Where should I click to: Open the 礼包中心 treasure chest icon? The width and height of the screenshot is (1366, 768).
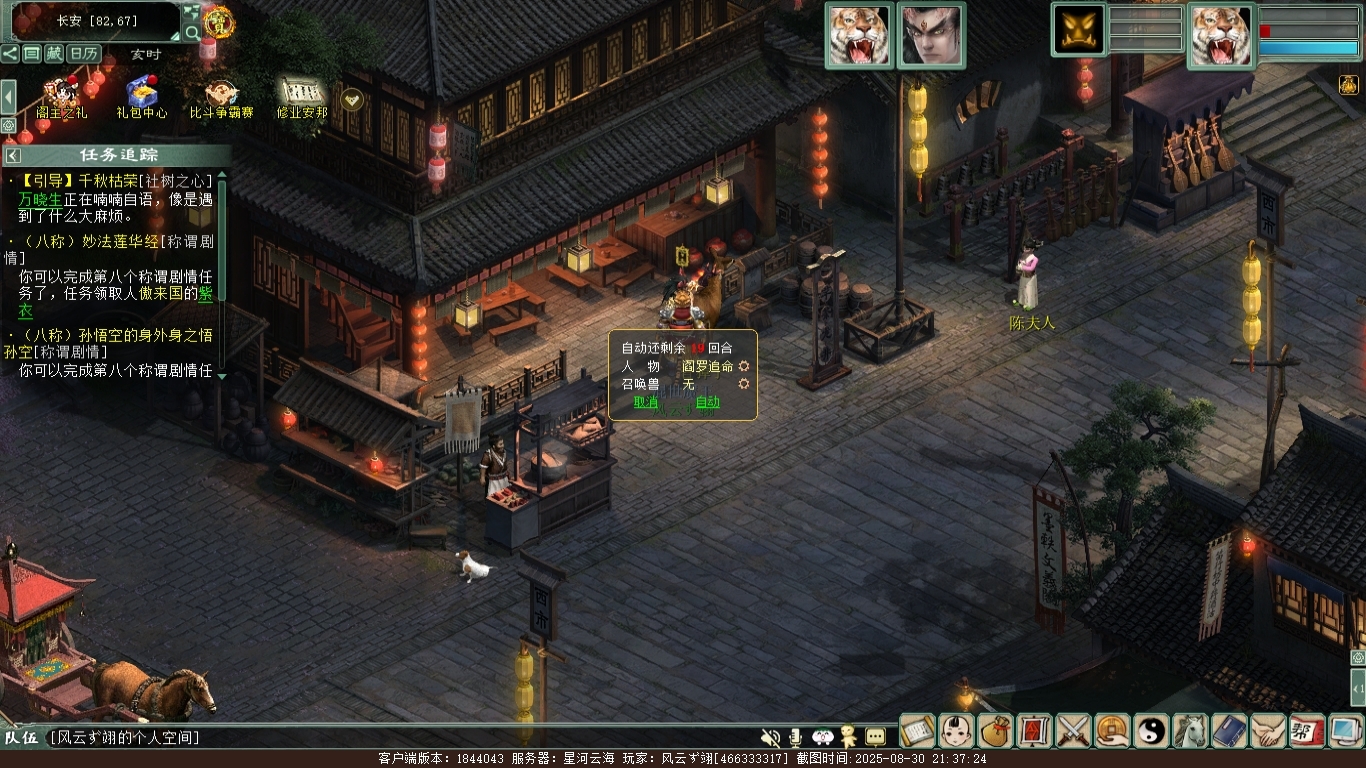(x=142, y=94)
